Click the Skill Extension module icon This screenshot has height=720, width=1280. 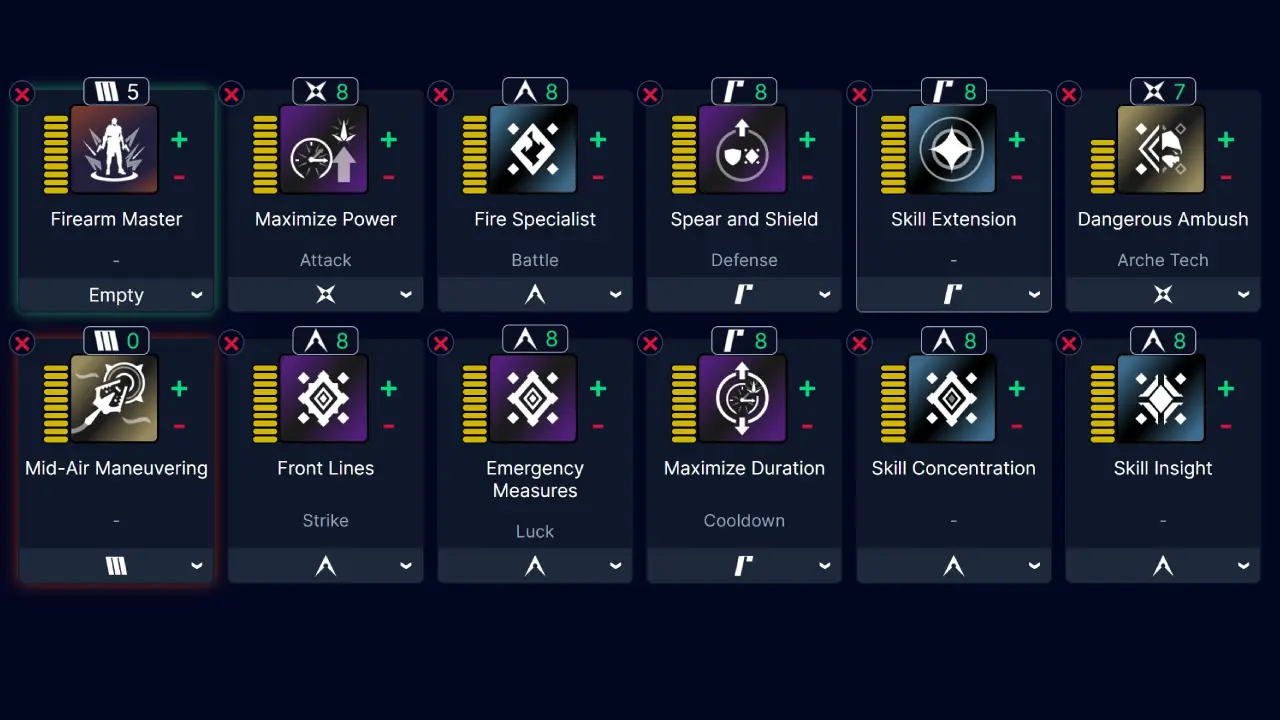[x=953, y=150]
